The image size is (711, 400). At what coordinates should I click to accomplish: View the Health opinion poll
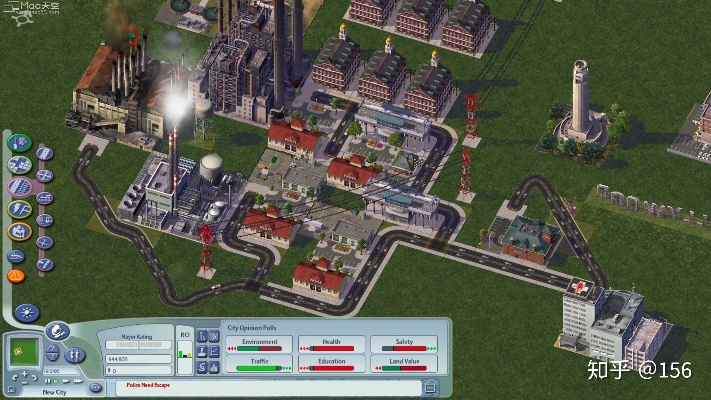(x=330, y=343)
